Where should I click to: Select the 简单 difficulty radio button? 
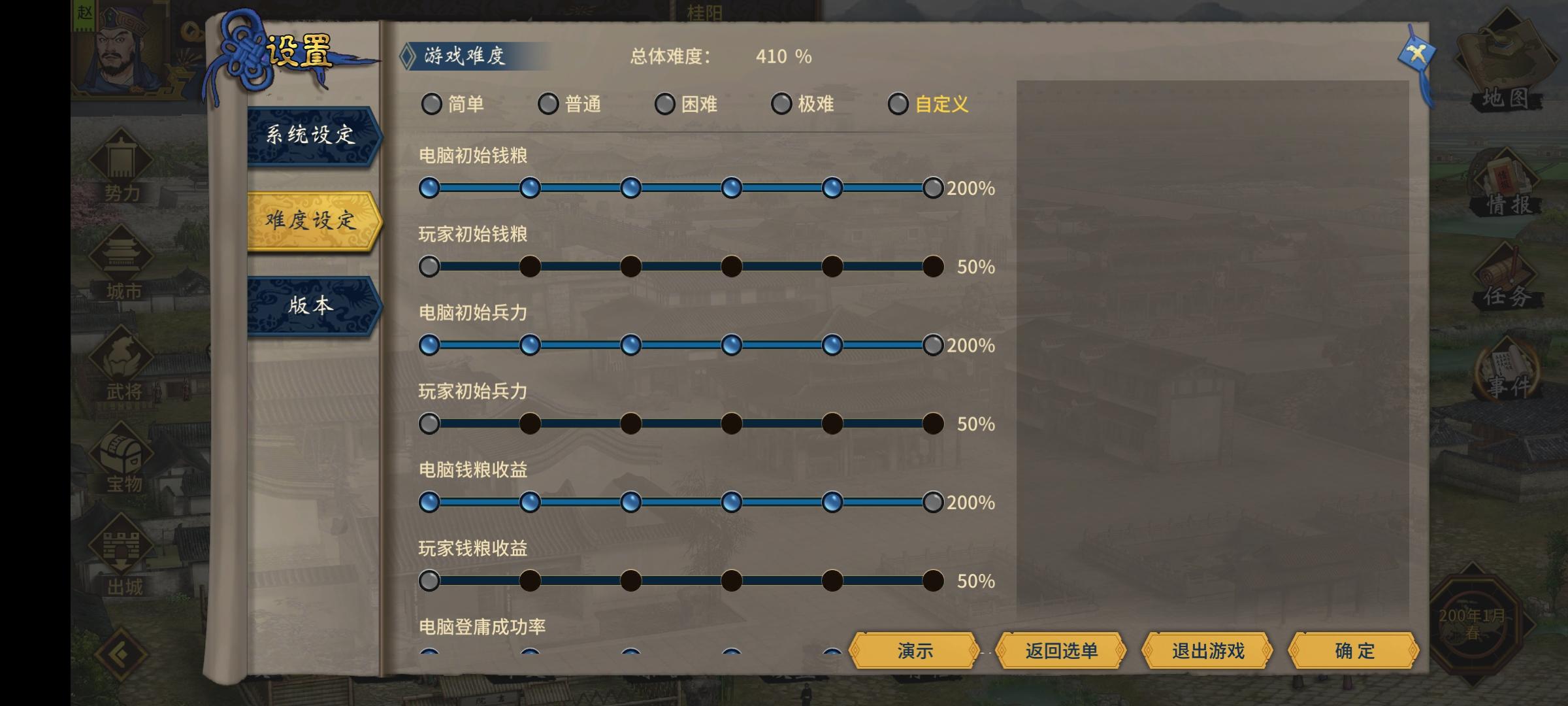point(433,103)
